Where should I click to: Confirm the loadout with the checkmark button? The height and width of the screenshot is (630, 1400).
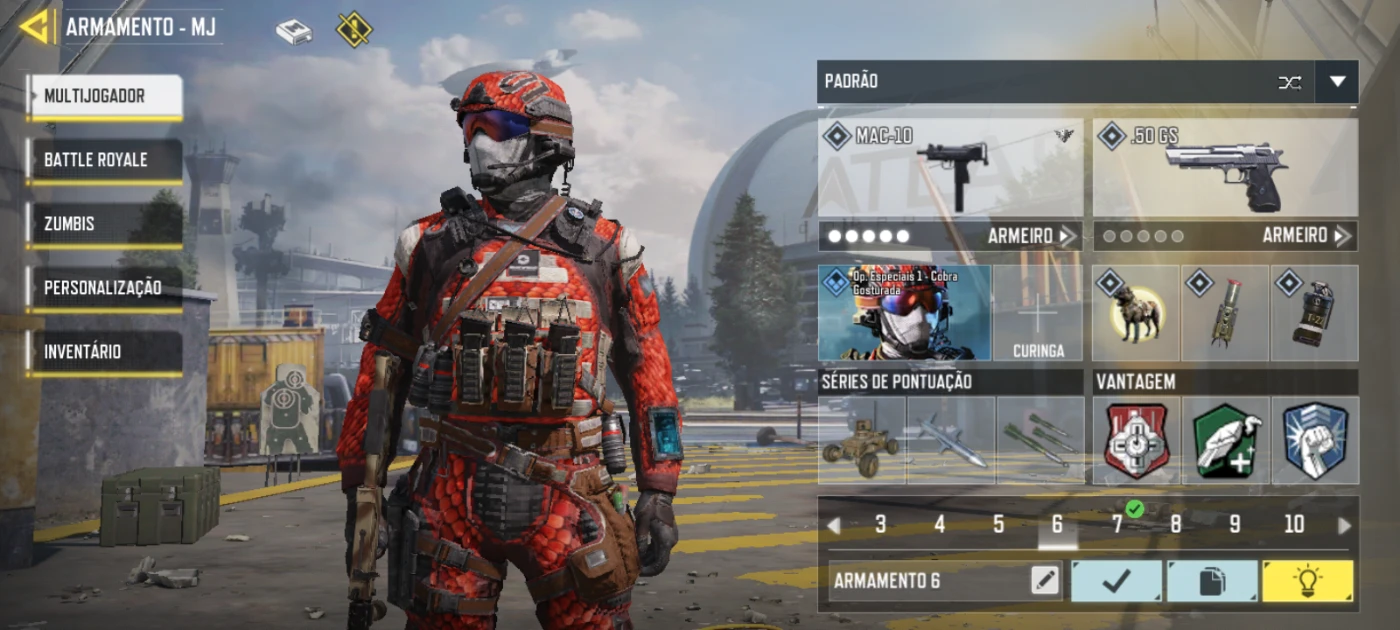[1117, 581]
